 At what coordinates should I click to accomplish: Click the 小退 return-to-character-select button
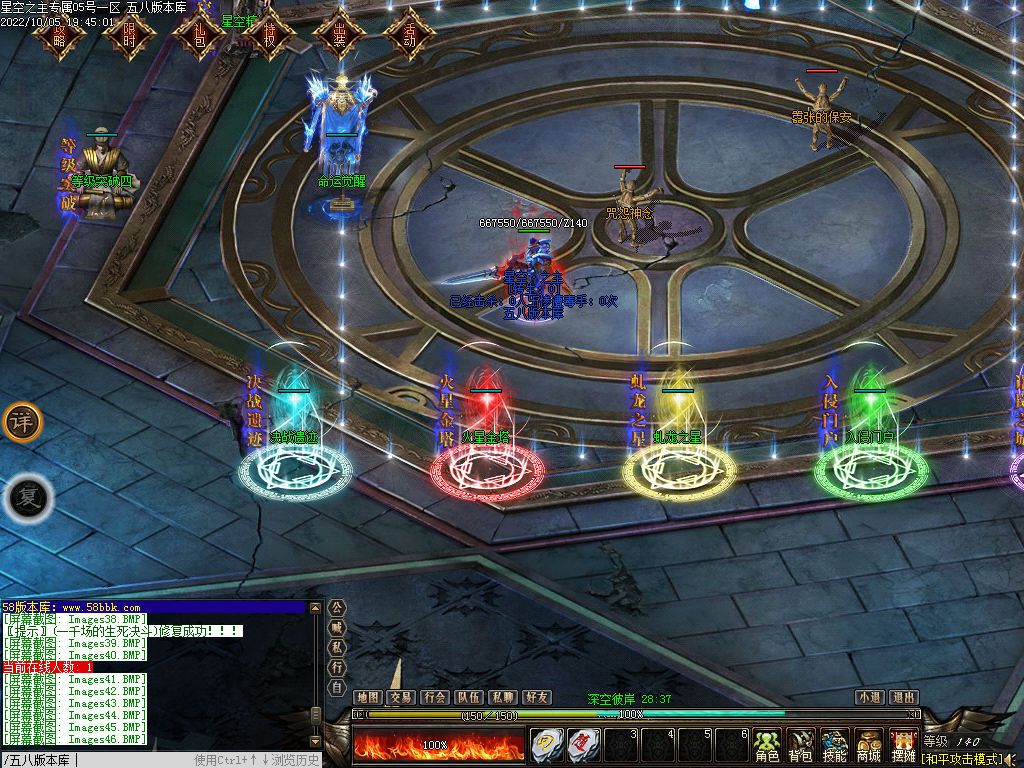coord(869,697)
